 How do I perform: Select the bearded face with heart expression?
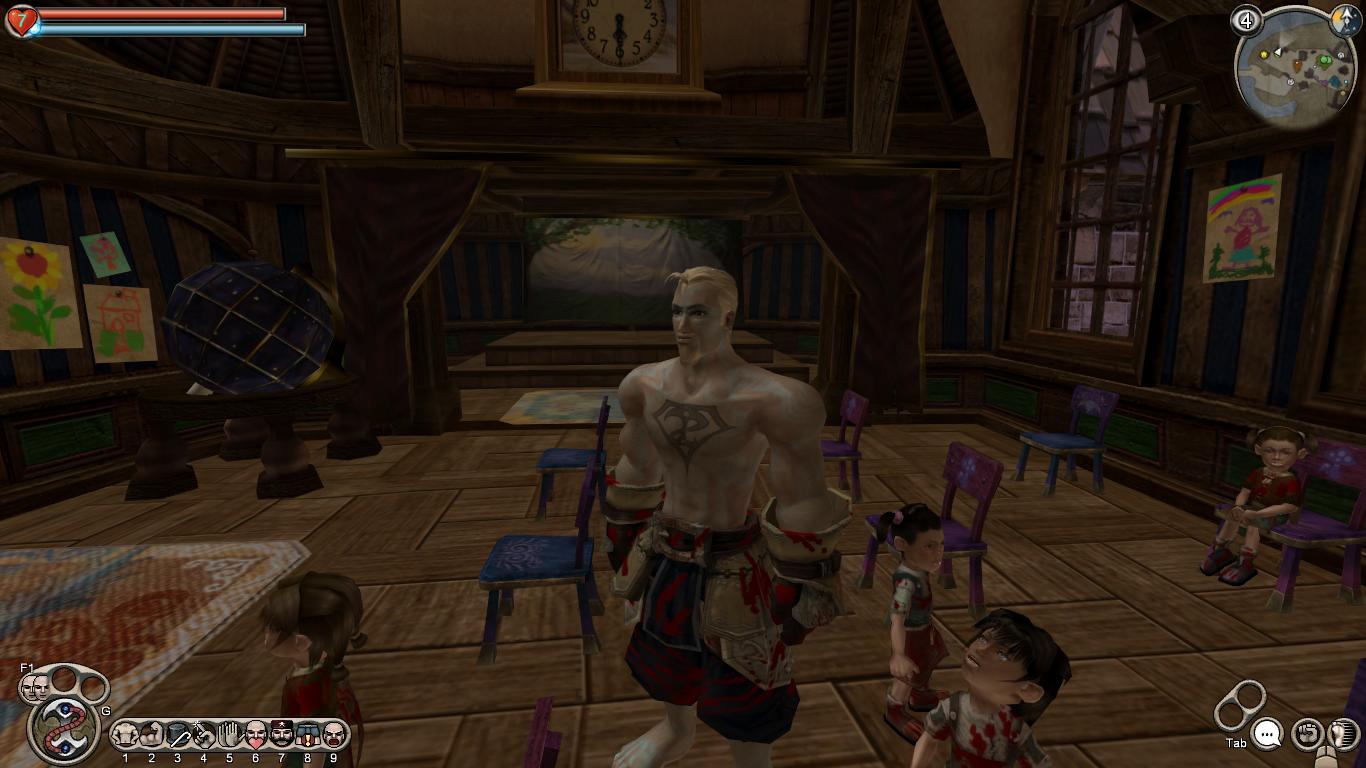click(x=255, y=735)
